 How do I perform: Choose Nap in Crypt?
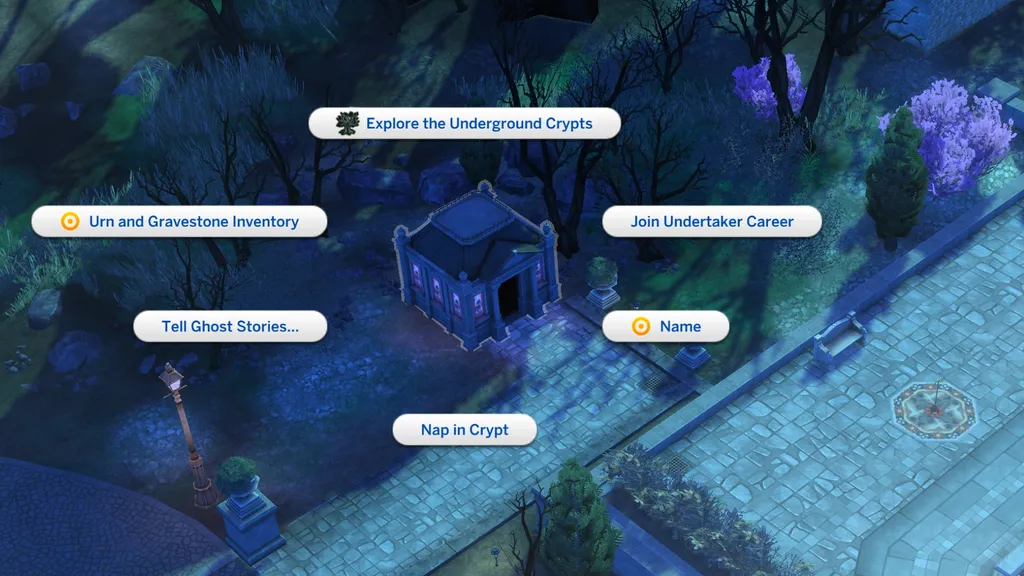tap(464, 430)
